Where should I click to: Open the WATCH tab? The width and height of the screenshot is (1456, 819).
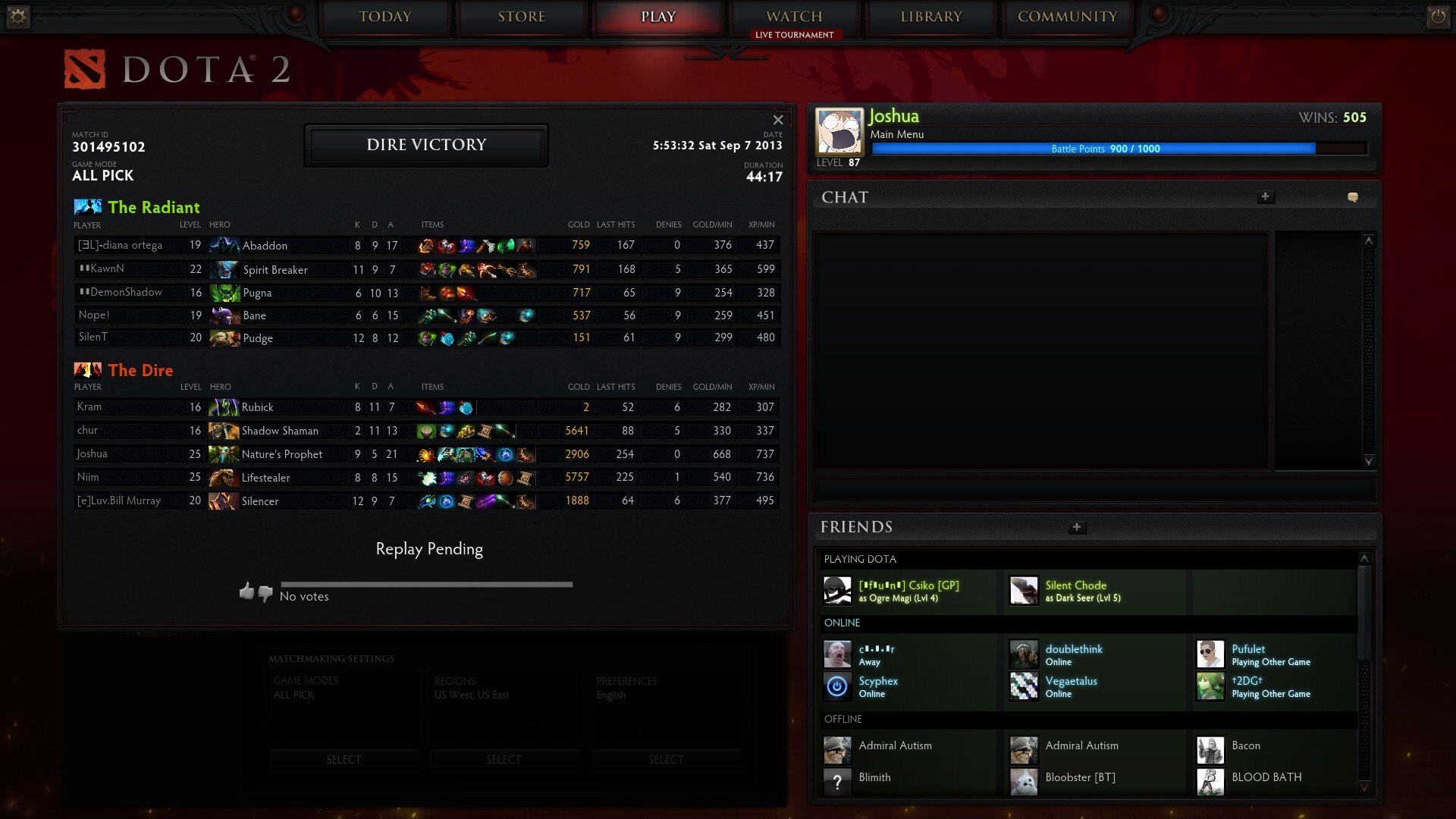(x=794, y=17)
